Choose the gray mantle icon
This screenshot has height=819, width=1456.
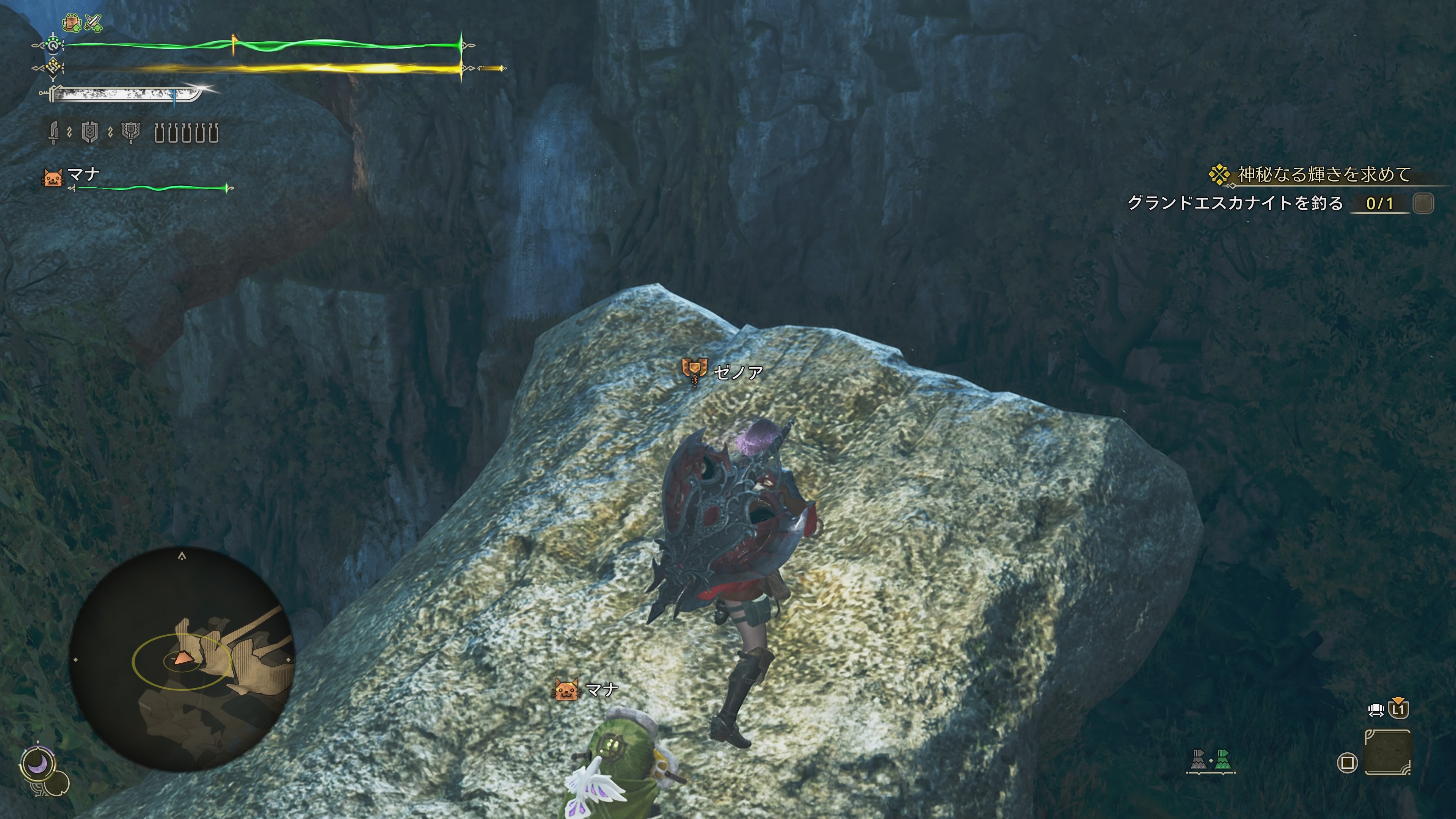(x=1198, y=759)
